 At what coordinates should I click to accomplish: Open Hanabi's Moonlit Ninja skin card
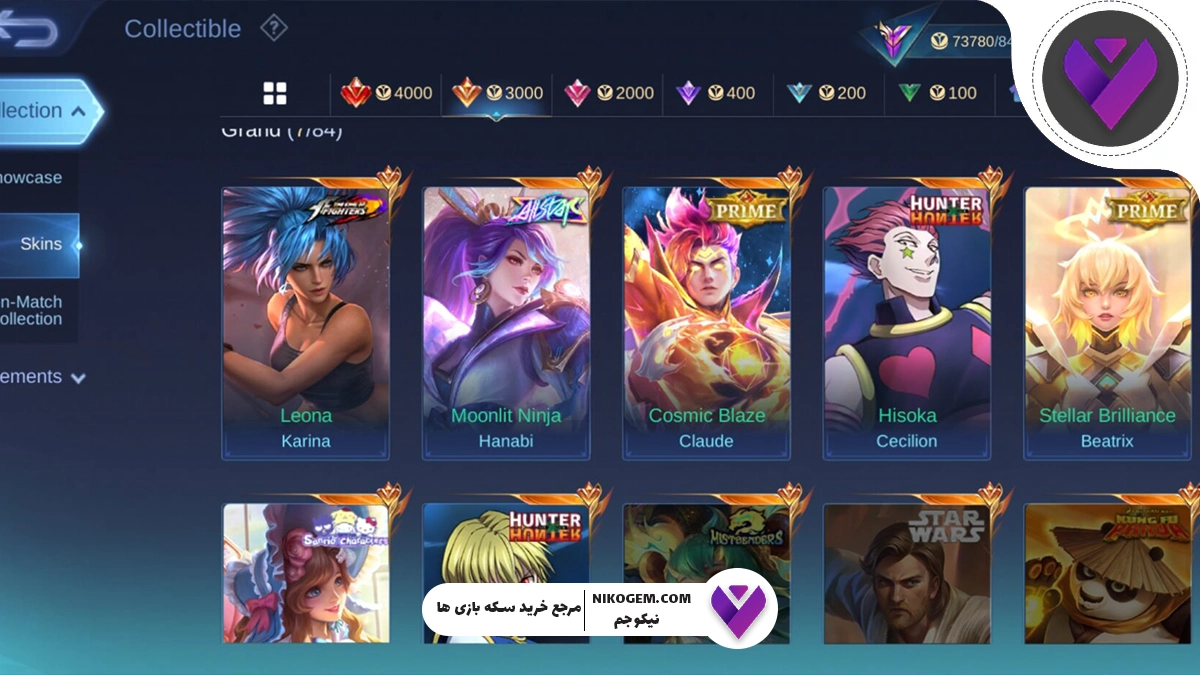coord(506,322)
